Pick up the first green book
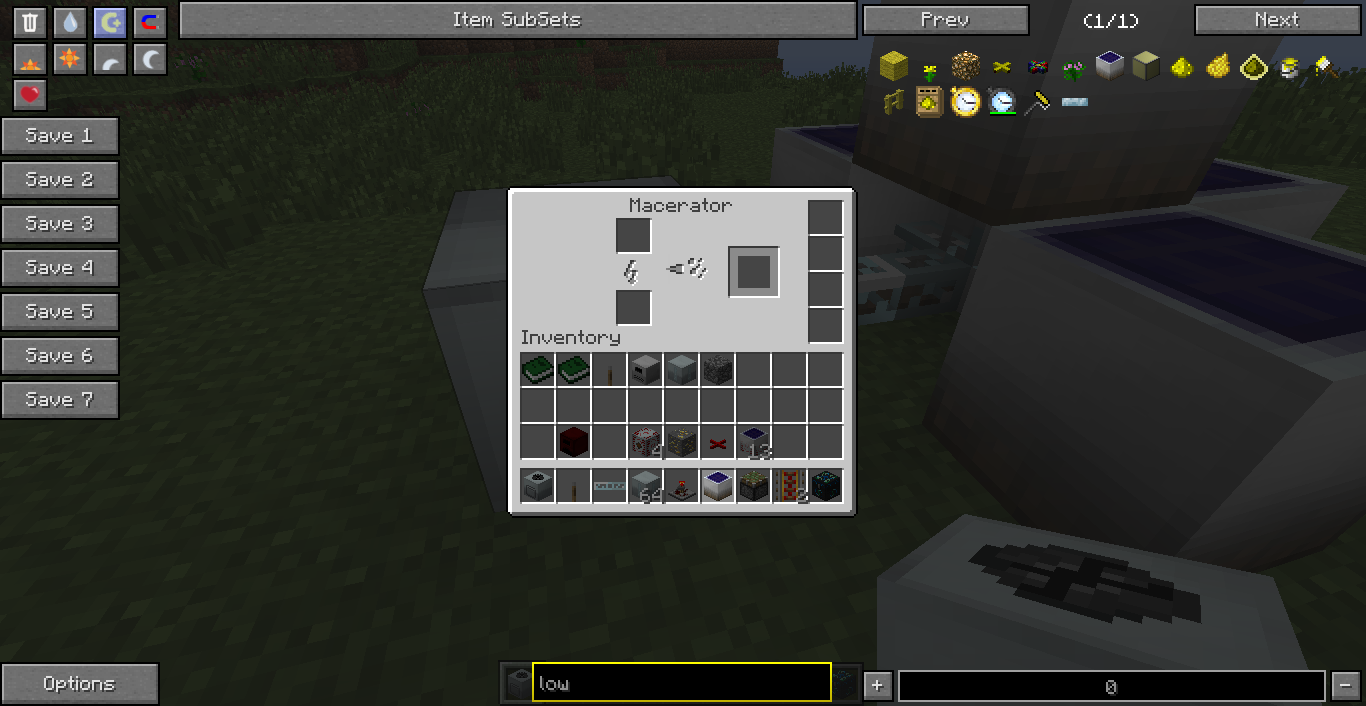 (x=537, y=371)
